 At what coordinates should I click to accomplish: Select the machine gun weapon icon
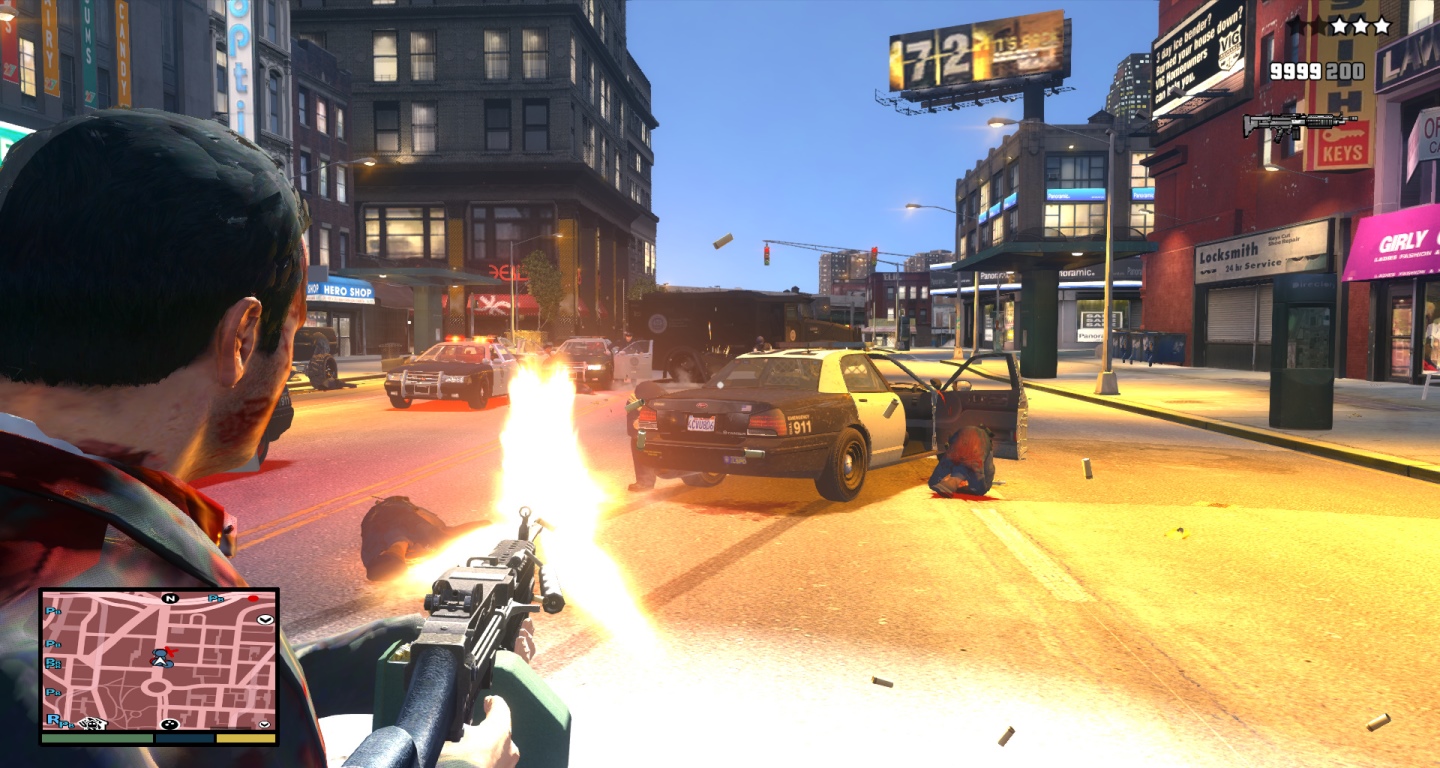click(1299, 125)
